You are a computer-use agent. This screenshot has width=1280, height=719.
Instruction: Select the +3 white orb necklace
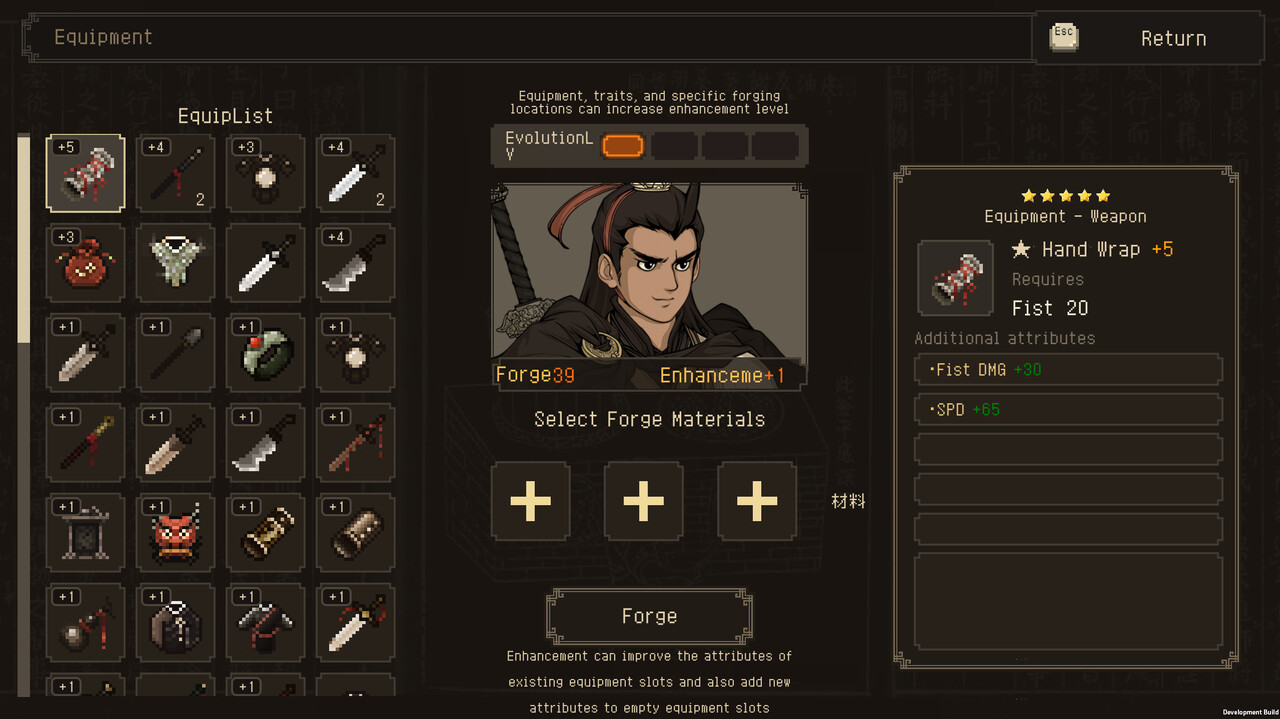[x=266, y=173]
